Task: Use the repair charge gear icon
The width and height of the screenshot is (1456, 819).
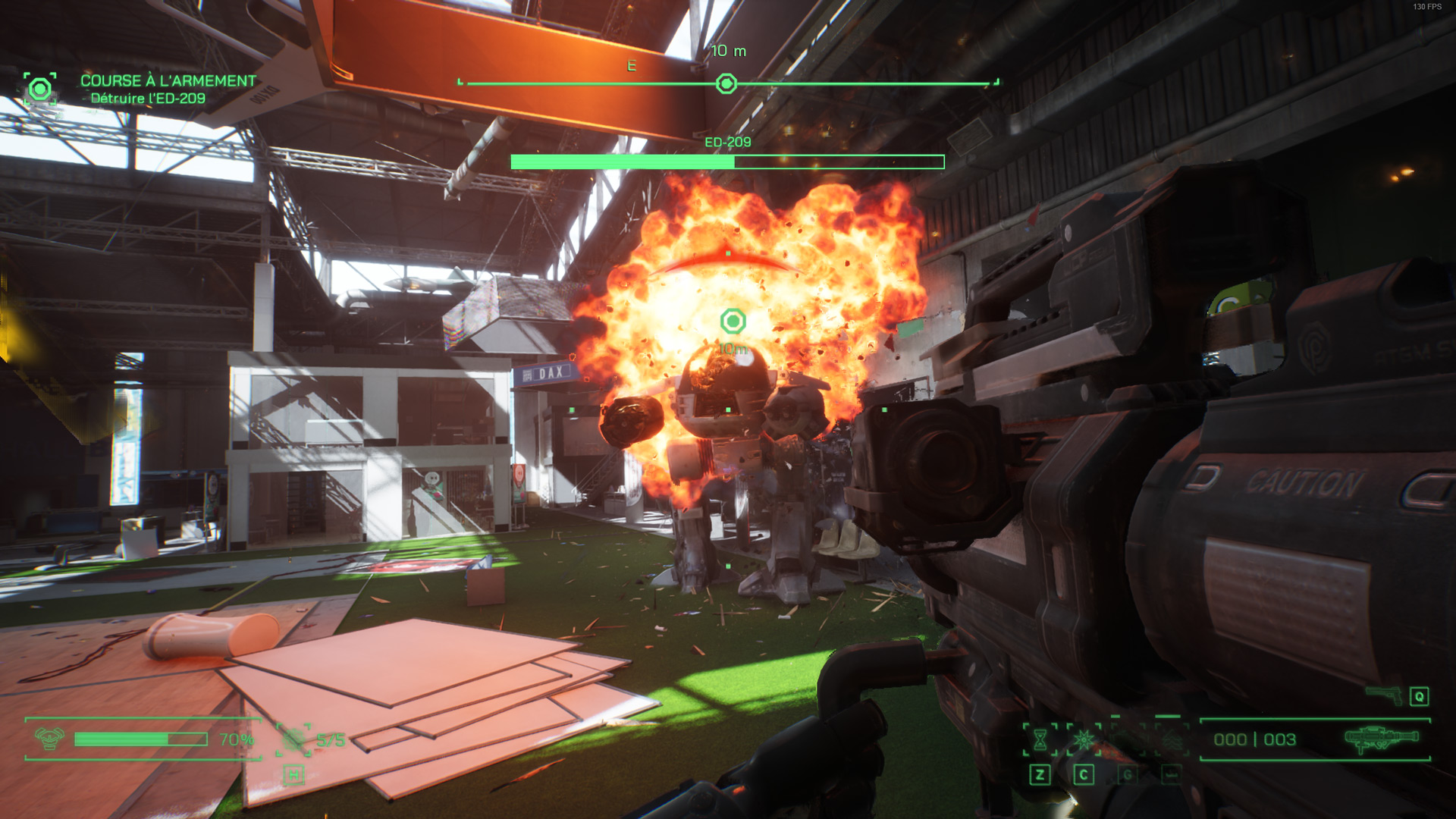Action: 293,739
